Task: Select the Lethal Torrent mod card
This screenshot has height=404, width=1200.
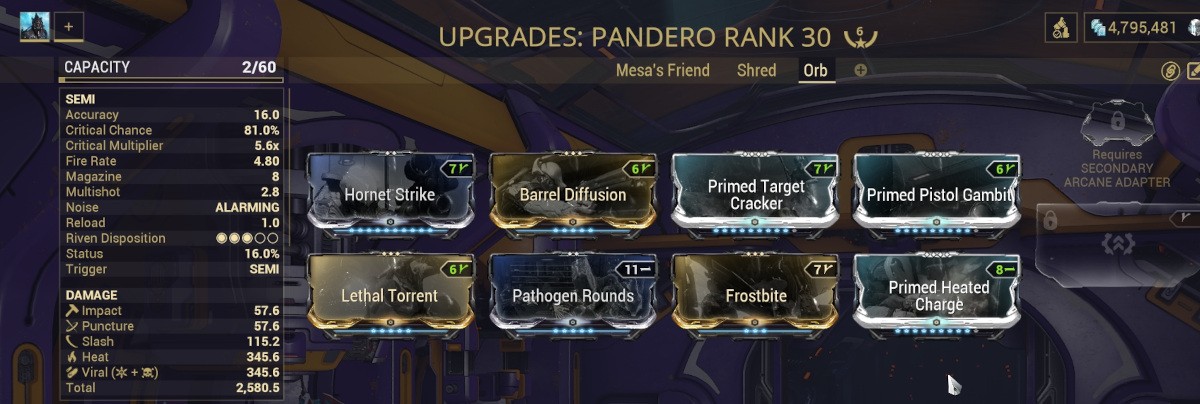Action: pyautogui.click(x=389, y=295)
